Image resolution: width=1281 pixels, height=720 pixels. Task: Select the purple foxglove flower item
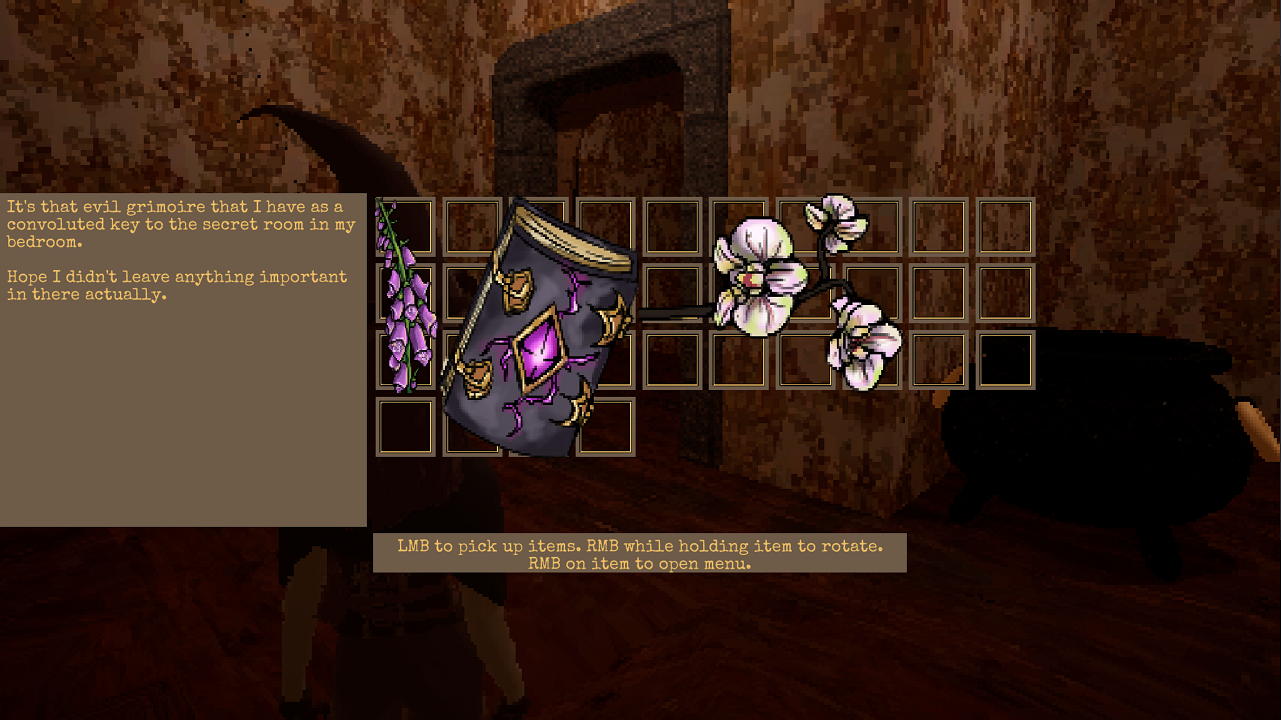tap(405, 300)
